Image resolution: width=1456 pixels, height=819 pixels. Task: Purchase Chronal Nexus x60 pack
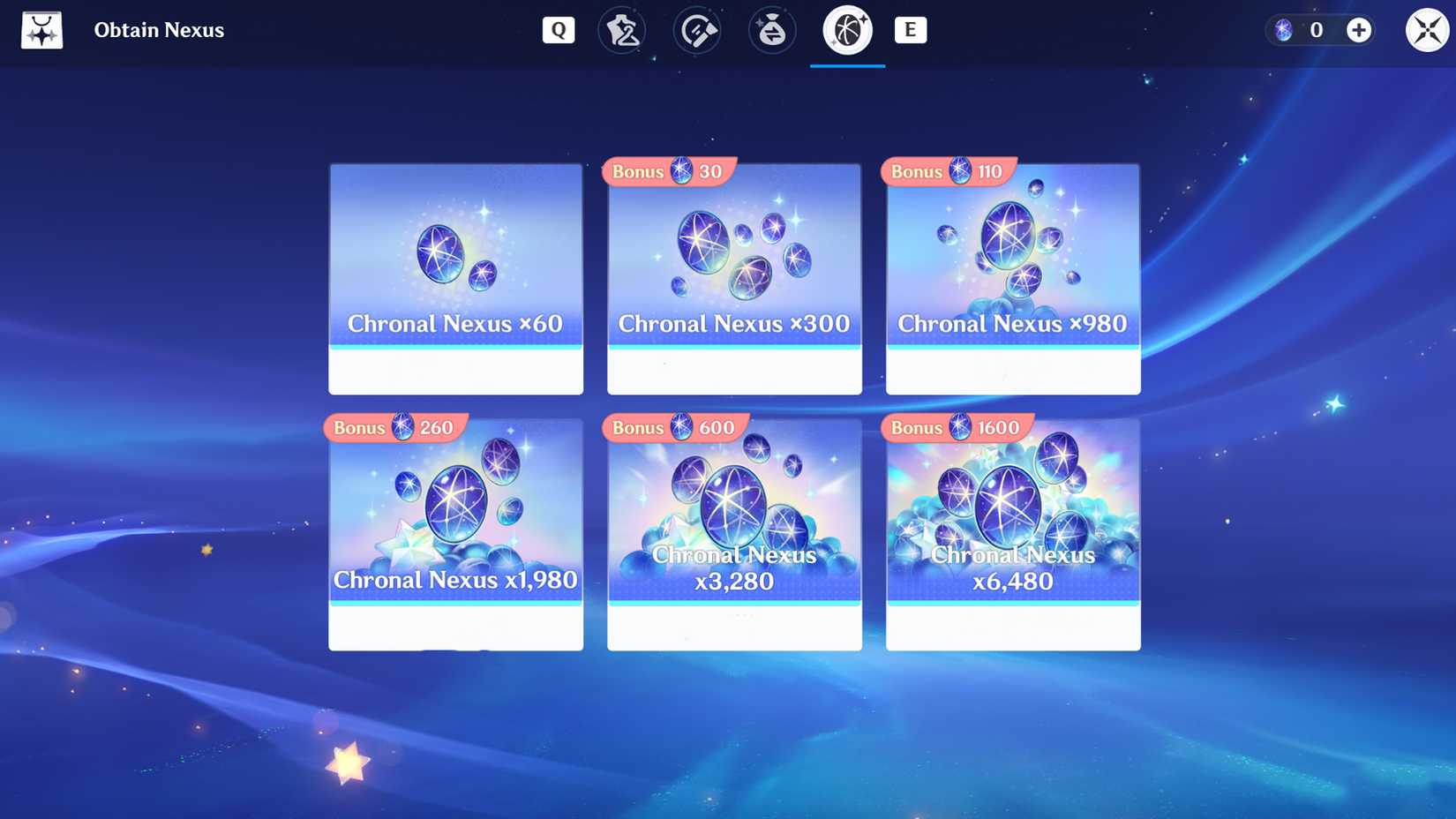point(455,278)
